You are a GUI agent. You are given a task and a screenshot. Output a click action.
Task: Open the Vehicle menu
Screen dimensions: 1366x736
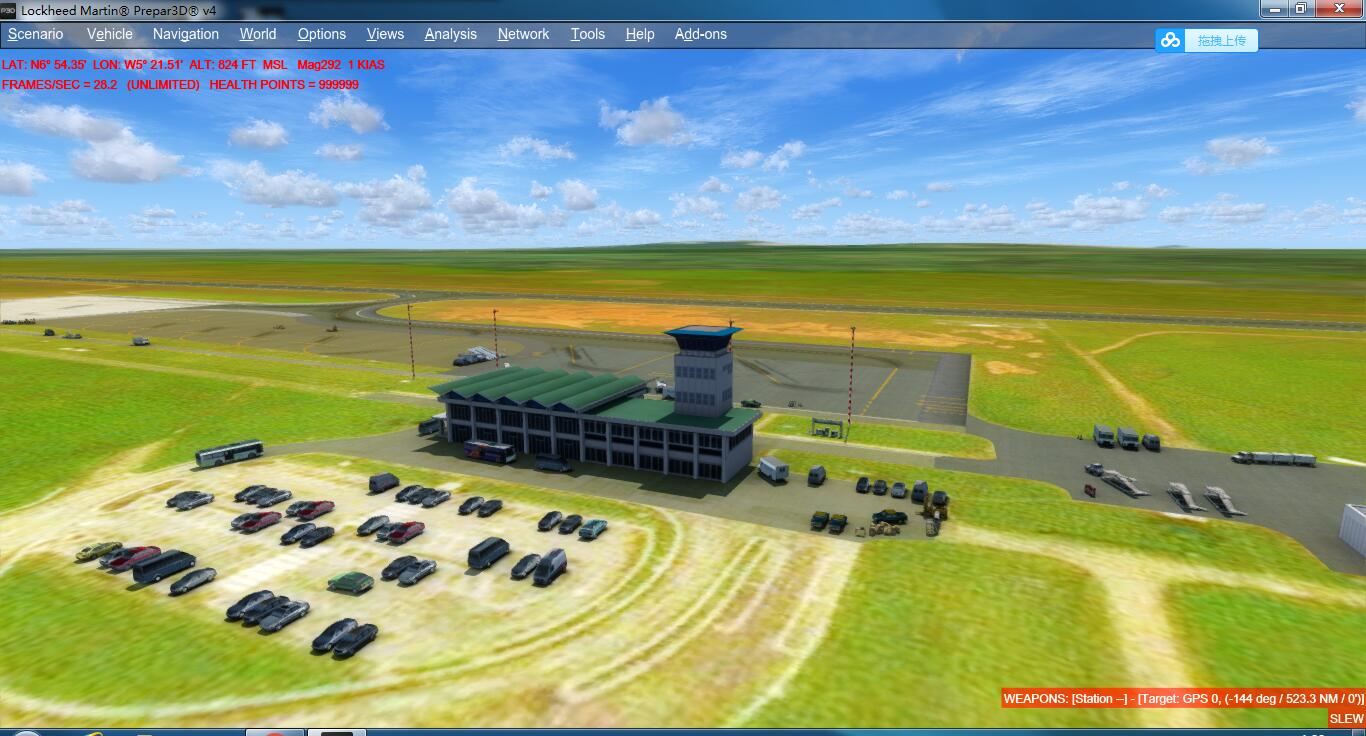108,33
